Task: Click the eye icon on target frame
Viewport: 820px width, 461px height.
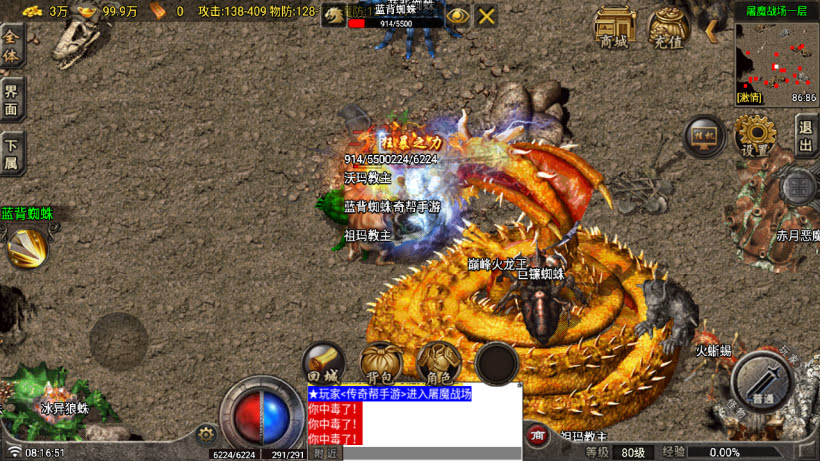Action: pyautogui.click(x=458, y=16)
